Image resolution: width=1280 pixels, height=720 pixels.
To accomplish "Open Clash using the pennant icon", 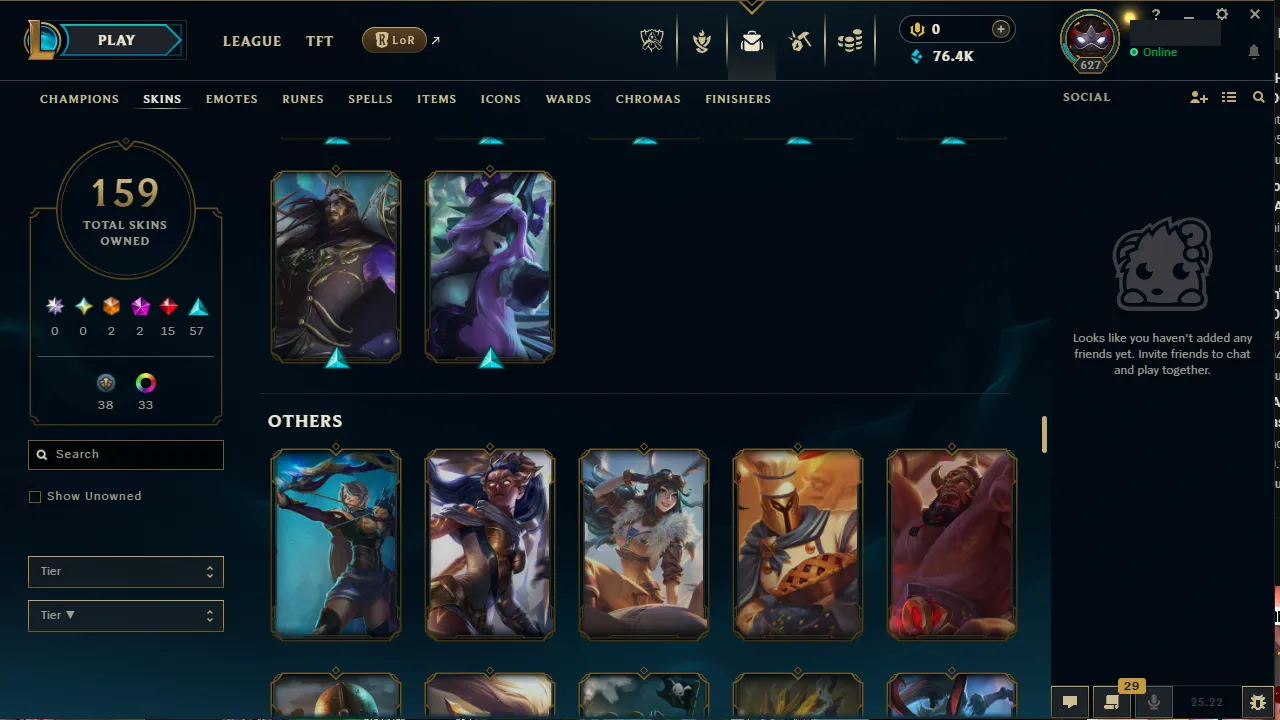I will pyautogui.click(x=702, y=40).
